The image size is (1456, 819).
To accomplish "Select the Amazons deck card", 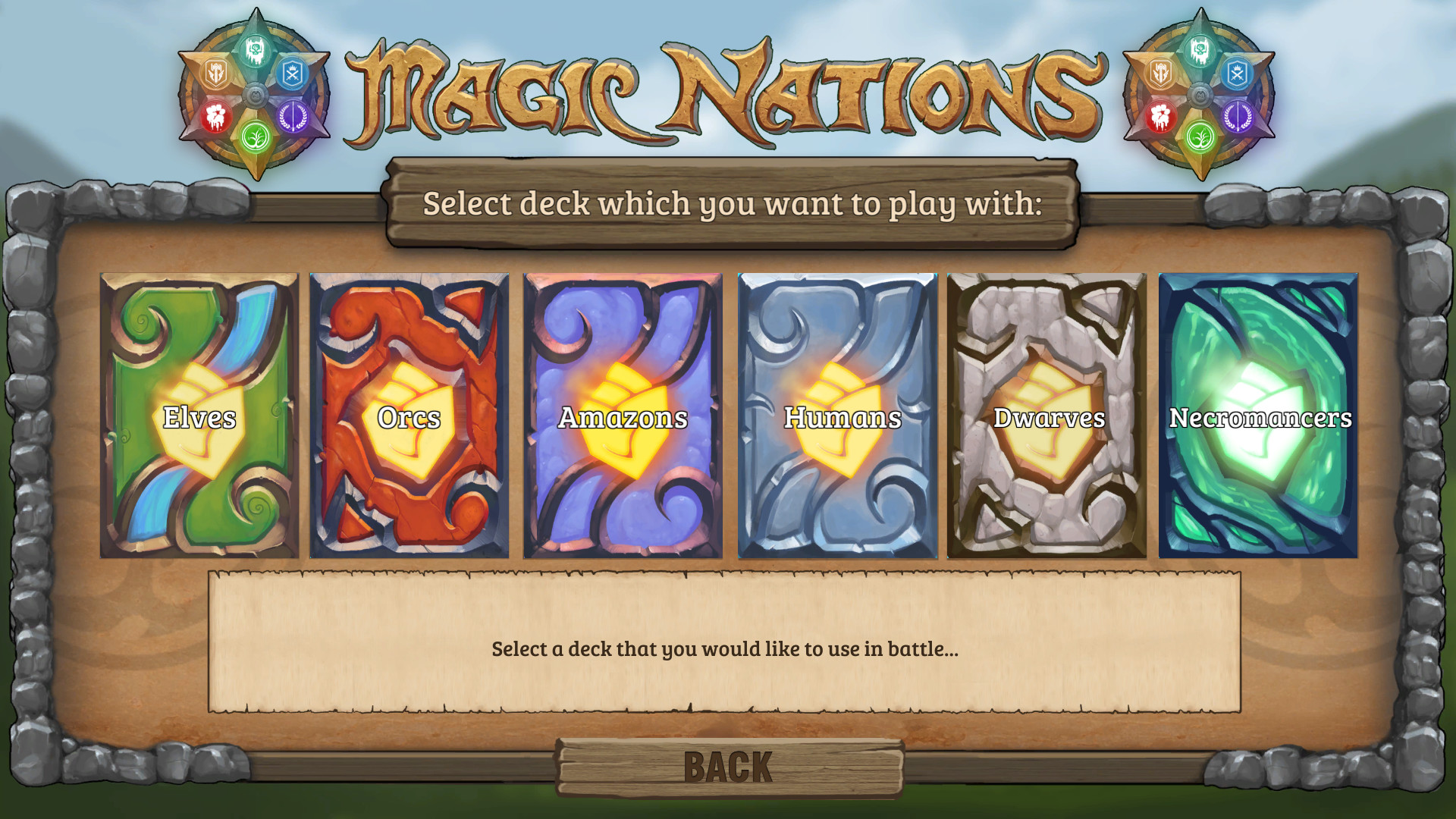I will (x=622, y=416).
